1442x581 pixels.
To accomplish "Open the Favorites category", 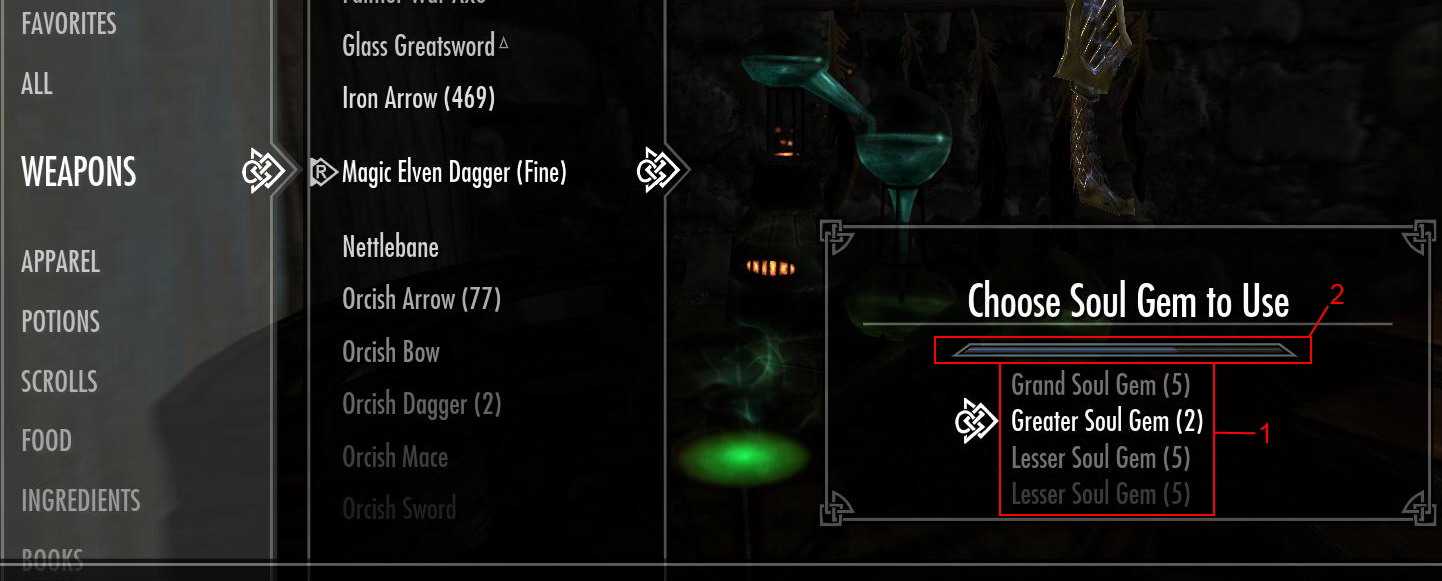I will tap(69, 23).
